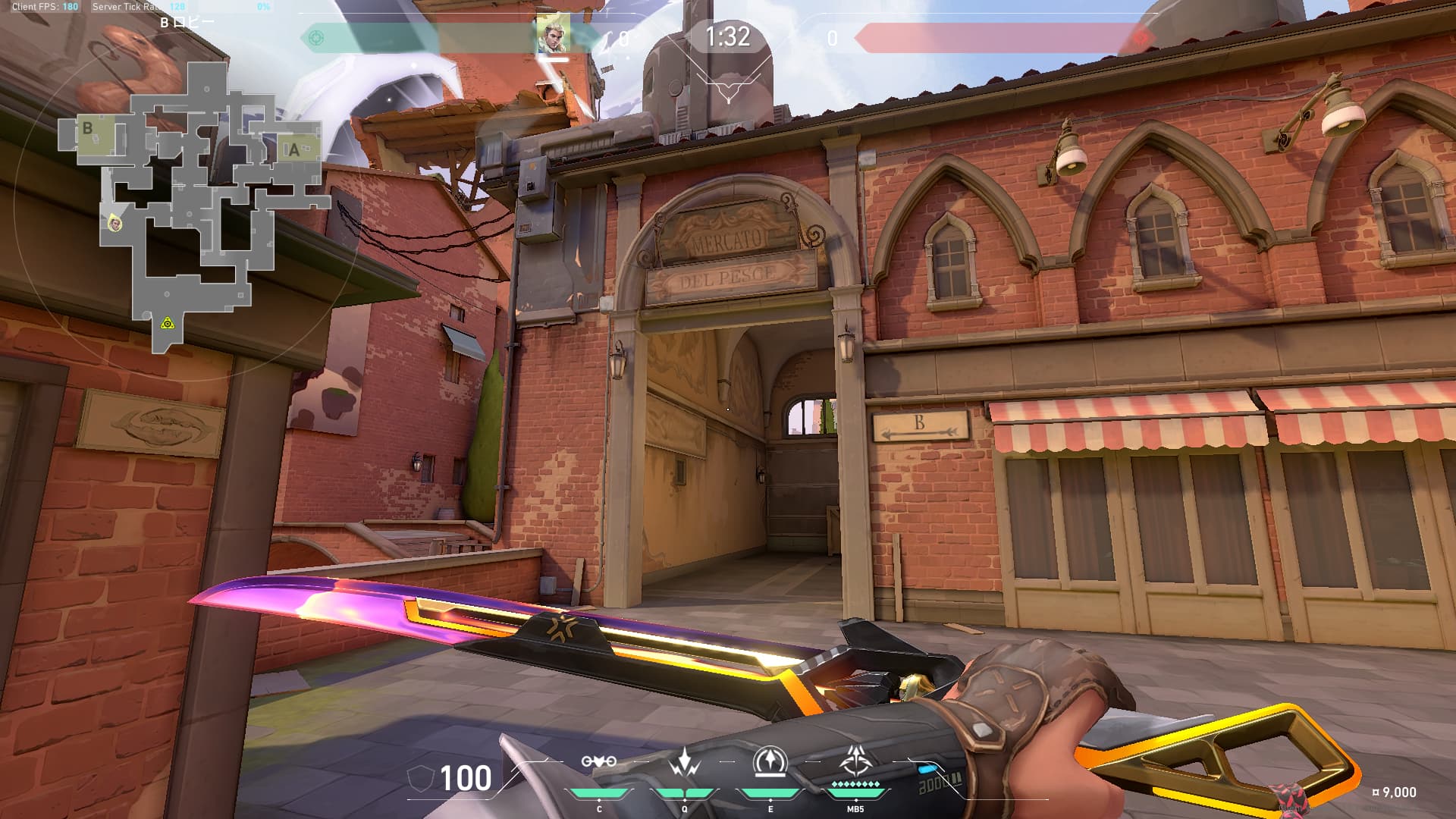This screenshot has width=1456, height=819.
Task: Select the yellow spike marker on minimap
Action: (168, 324)
